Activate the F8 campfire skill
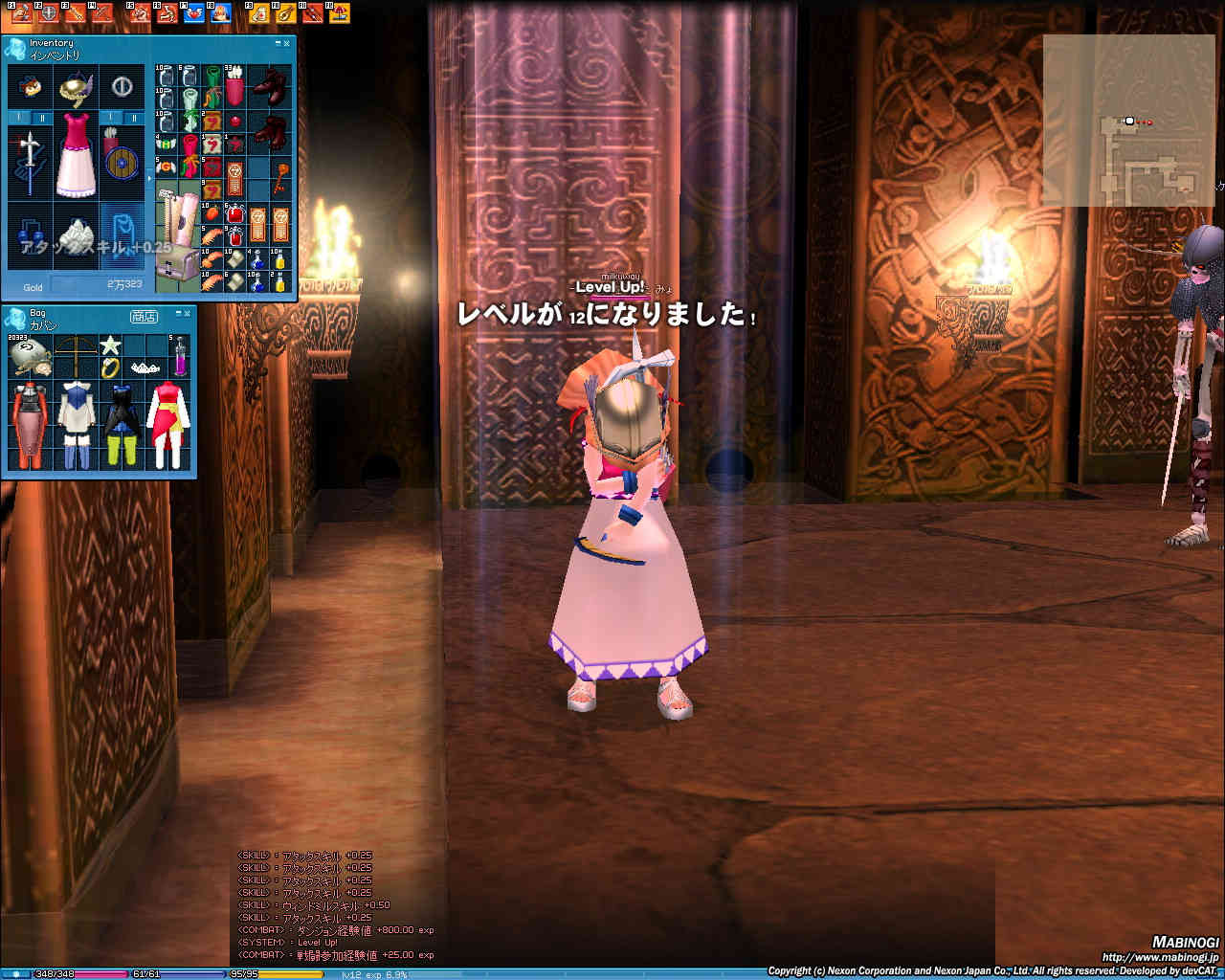This screenshot has width=1225, height=980. coord(221,12)
